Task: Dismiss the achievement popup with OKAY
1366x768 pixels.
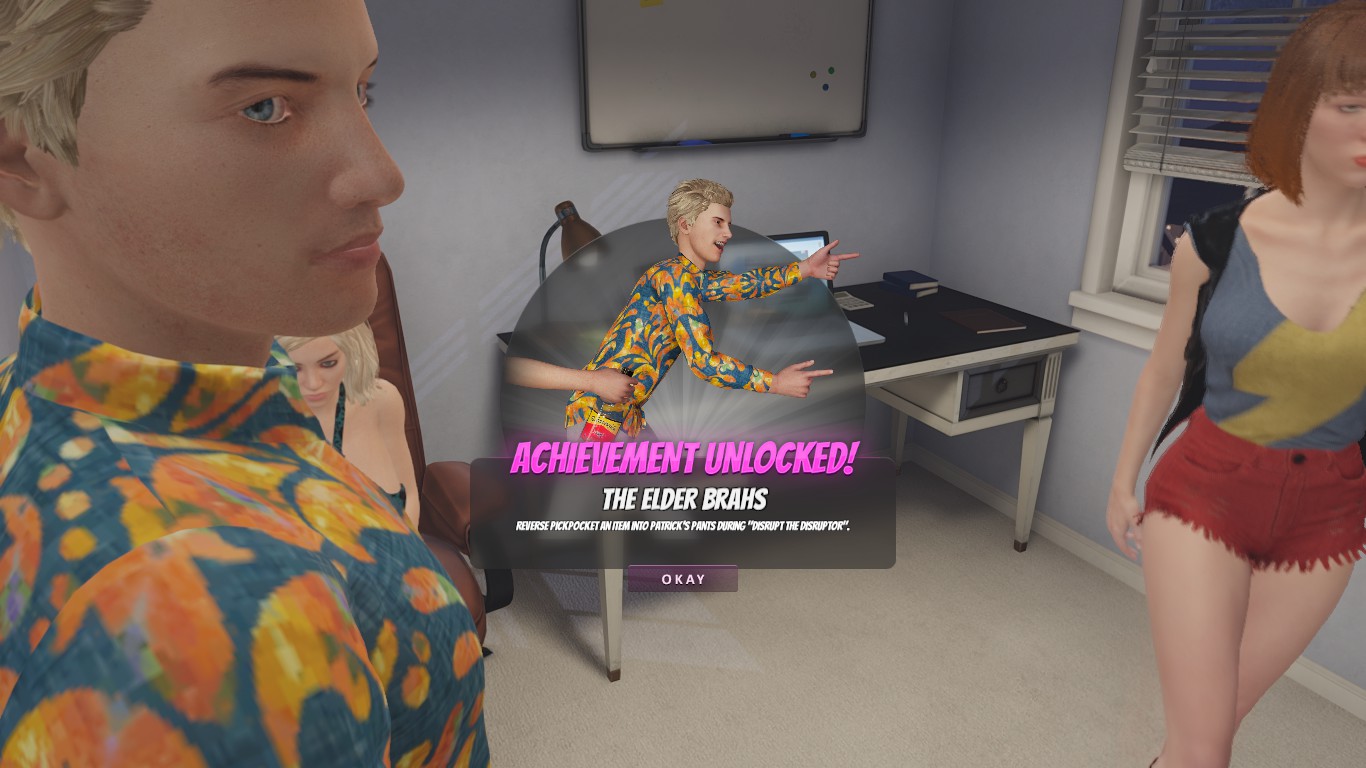Action: pos(683,579)
